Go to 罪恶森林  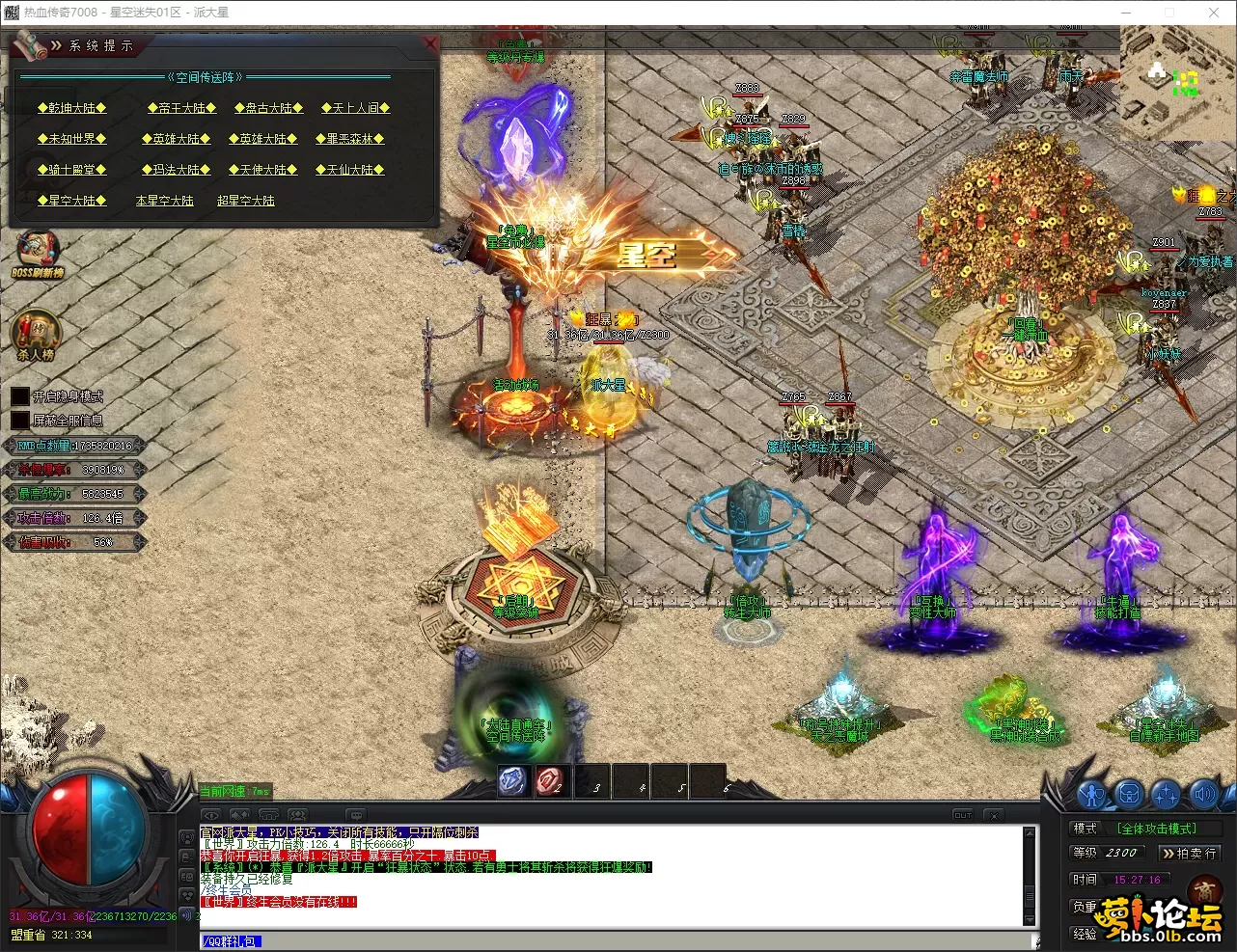tap(349, 139)
